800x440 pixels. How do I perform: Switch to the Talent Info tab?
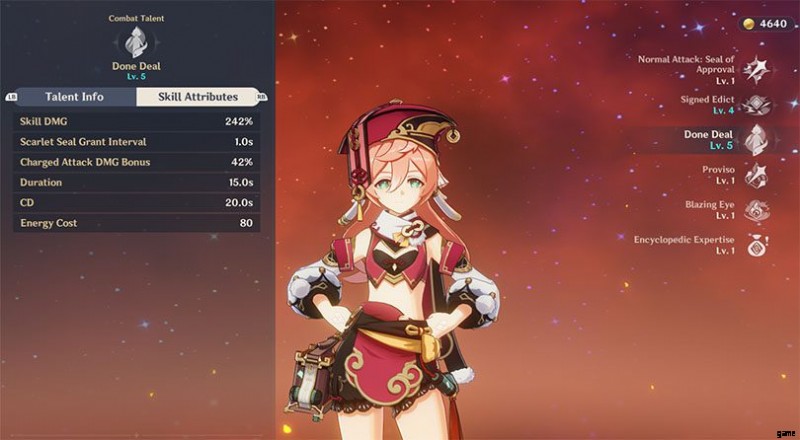point(75,97)
